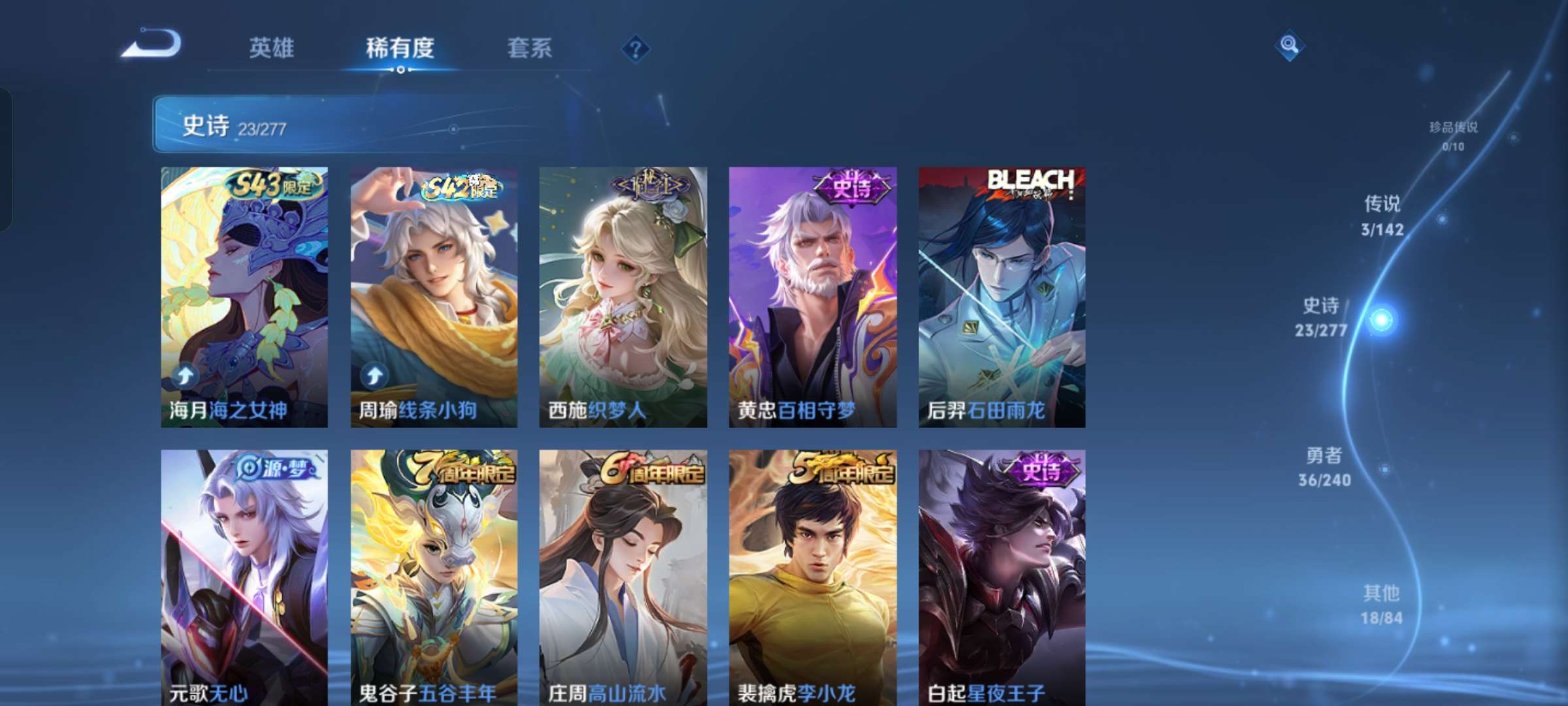The height and width of the screenshot is (706, 1568).
Task: Switch to the 英雄 tab
Action: (272, 48)
